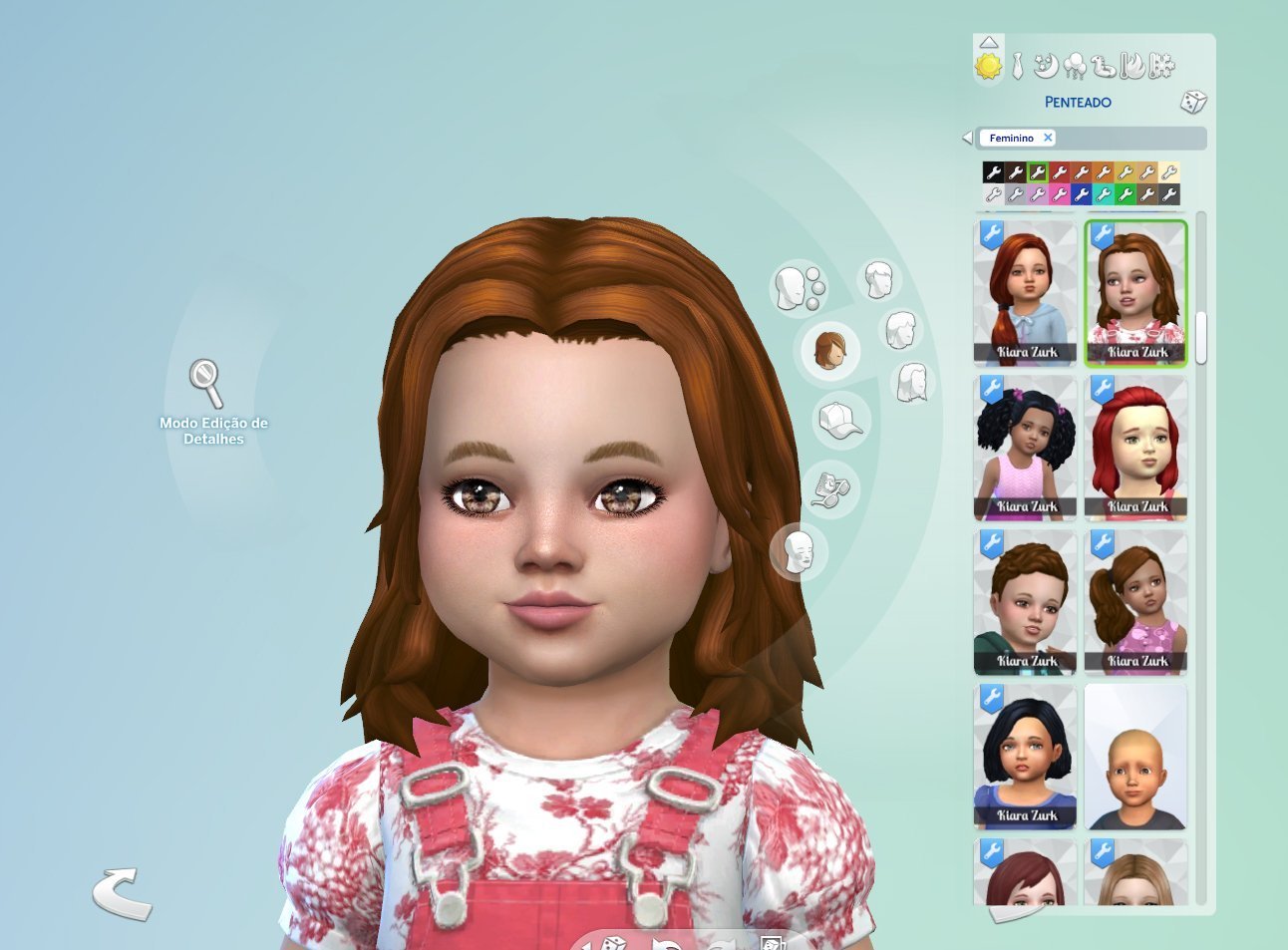Viewport: 1288px width, 950px height.
Task: Switch to the Sleepwear moon outfit category
Action: pyautogui.click(x=1046, y=66)
